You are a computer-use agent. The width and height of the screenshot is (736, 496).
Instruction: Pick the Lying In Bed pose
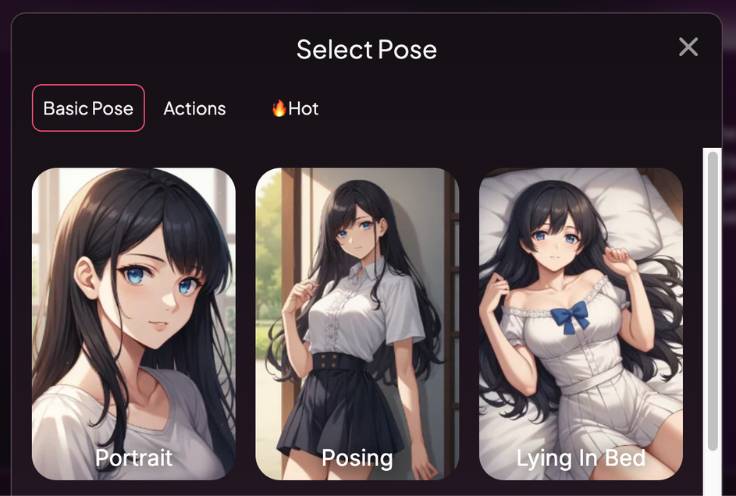pyautogui.click(x=580, y=323)
